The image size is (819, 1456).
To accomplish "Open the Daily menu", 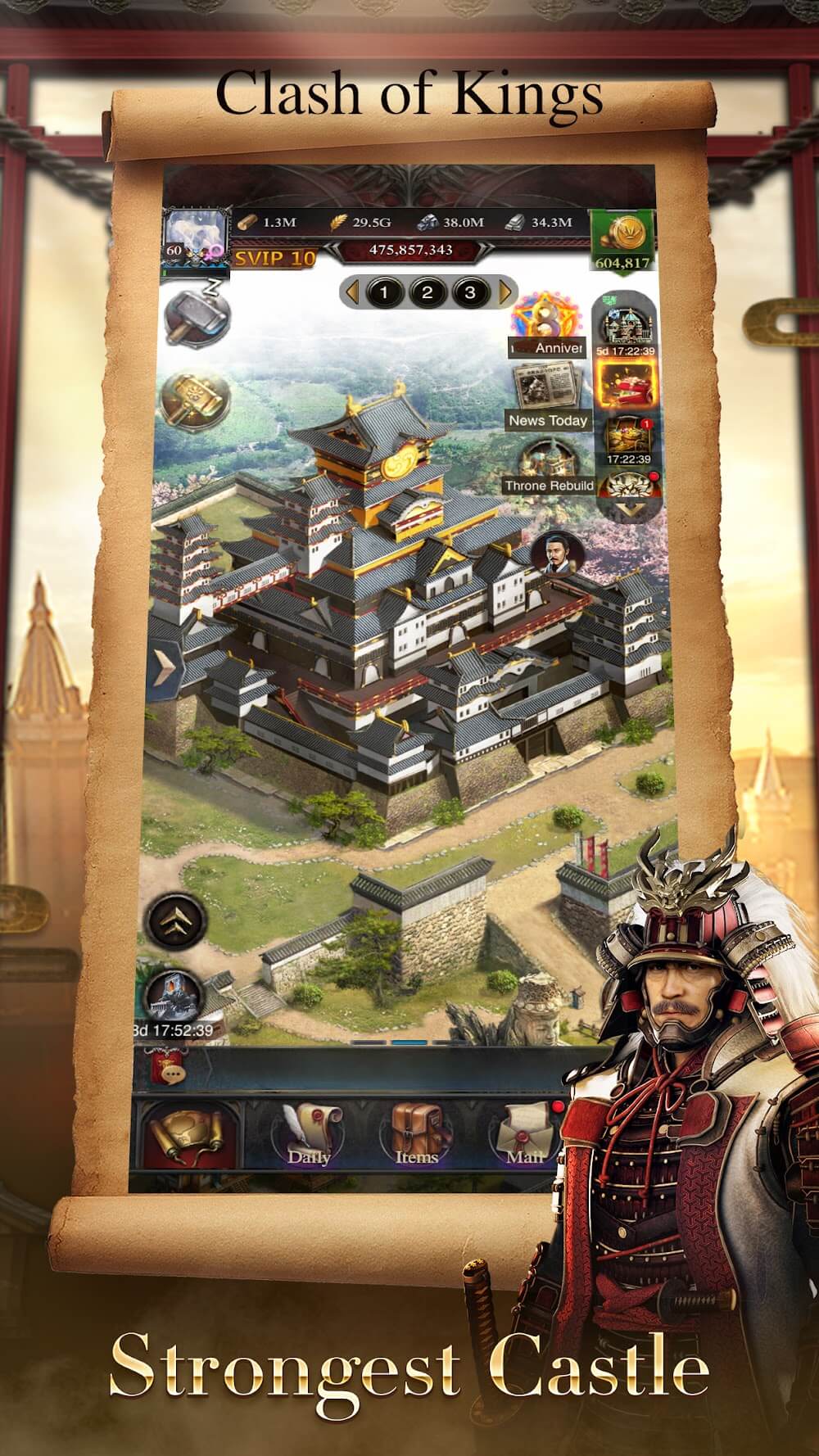I will point(309,1134).
